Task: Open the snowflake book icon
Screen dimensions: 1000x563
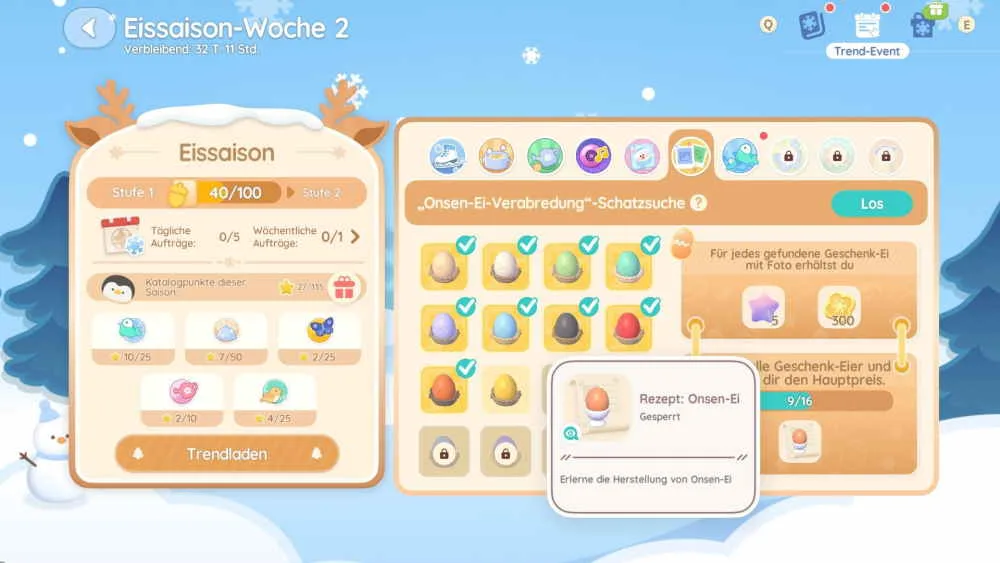Action: pos(812,25)
